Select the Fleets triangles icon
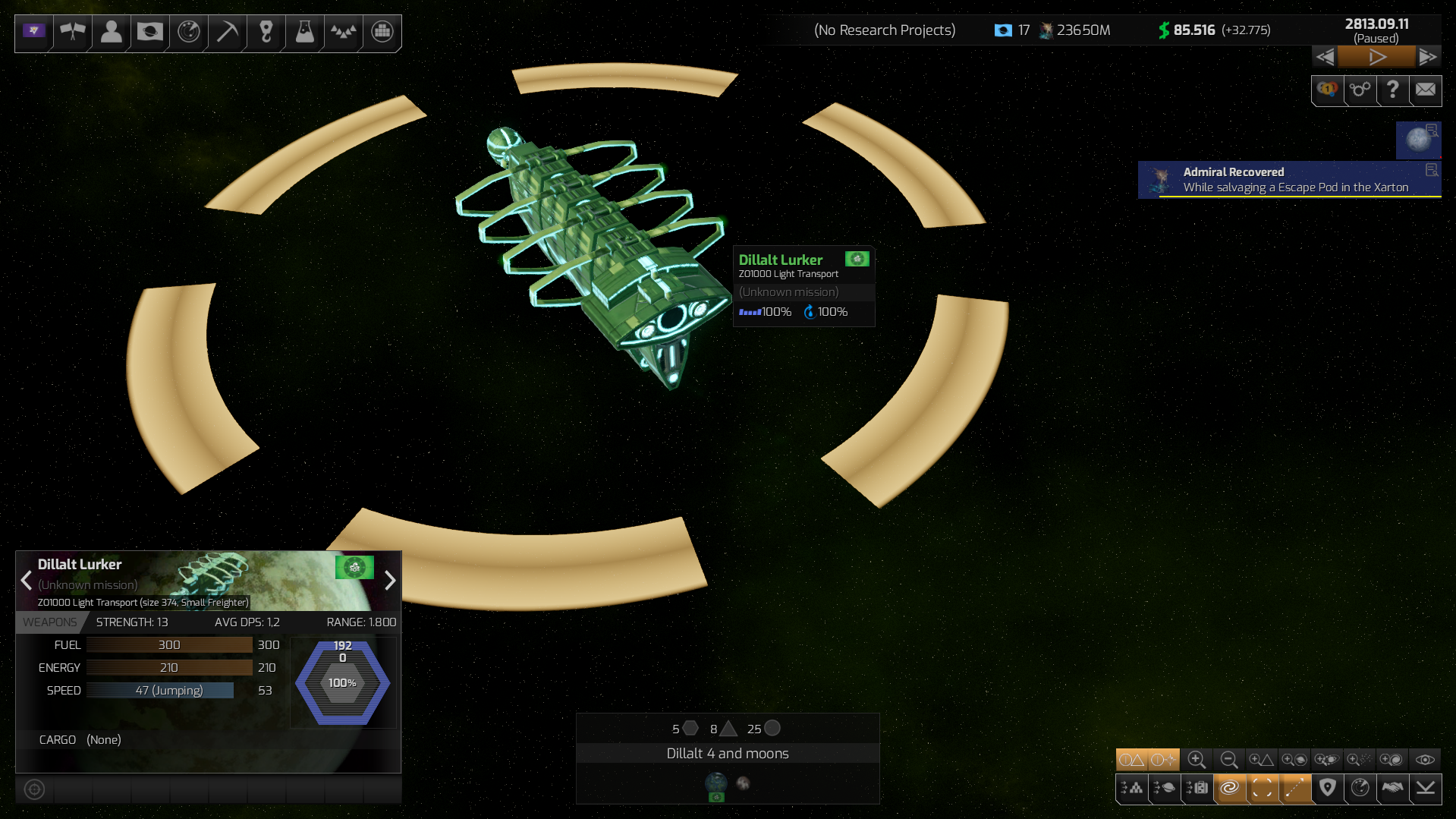1456x819 pixels. point(342,33)
